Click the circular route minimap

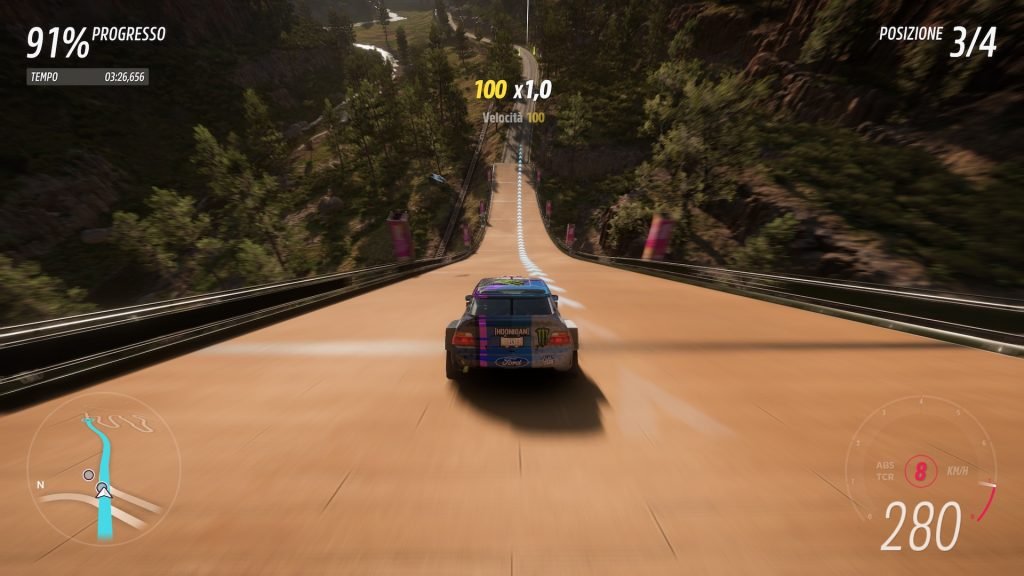(x=103, y=470)
